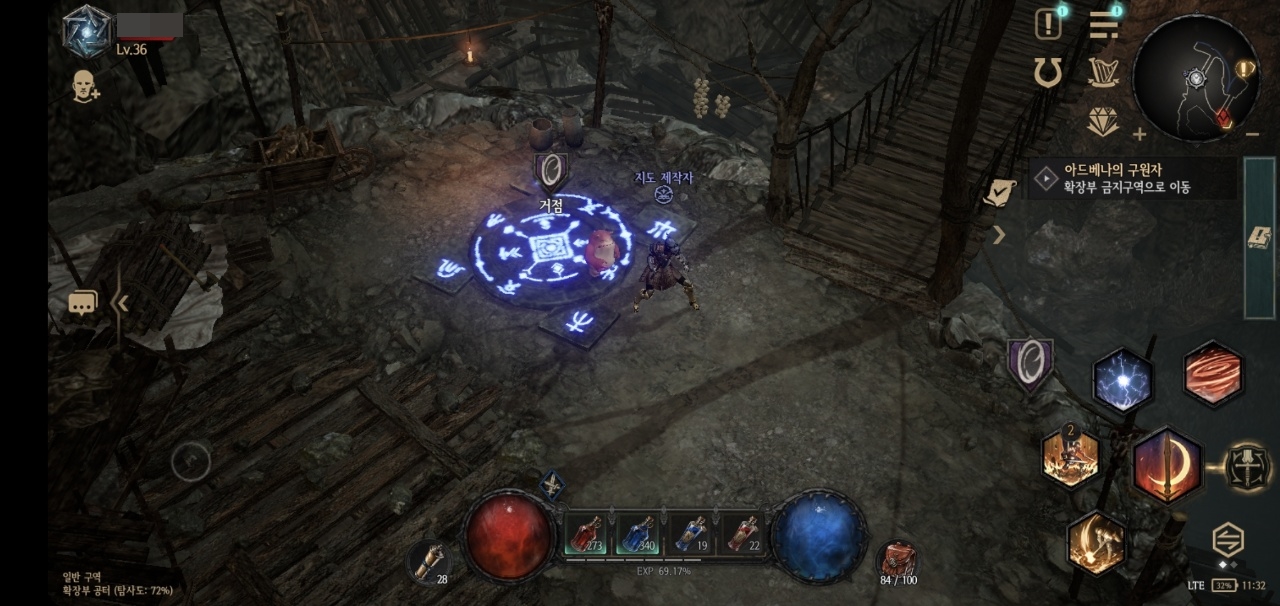Open the party invite head icon
1280x606 pixels.
(84, 87)
